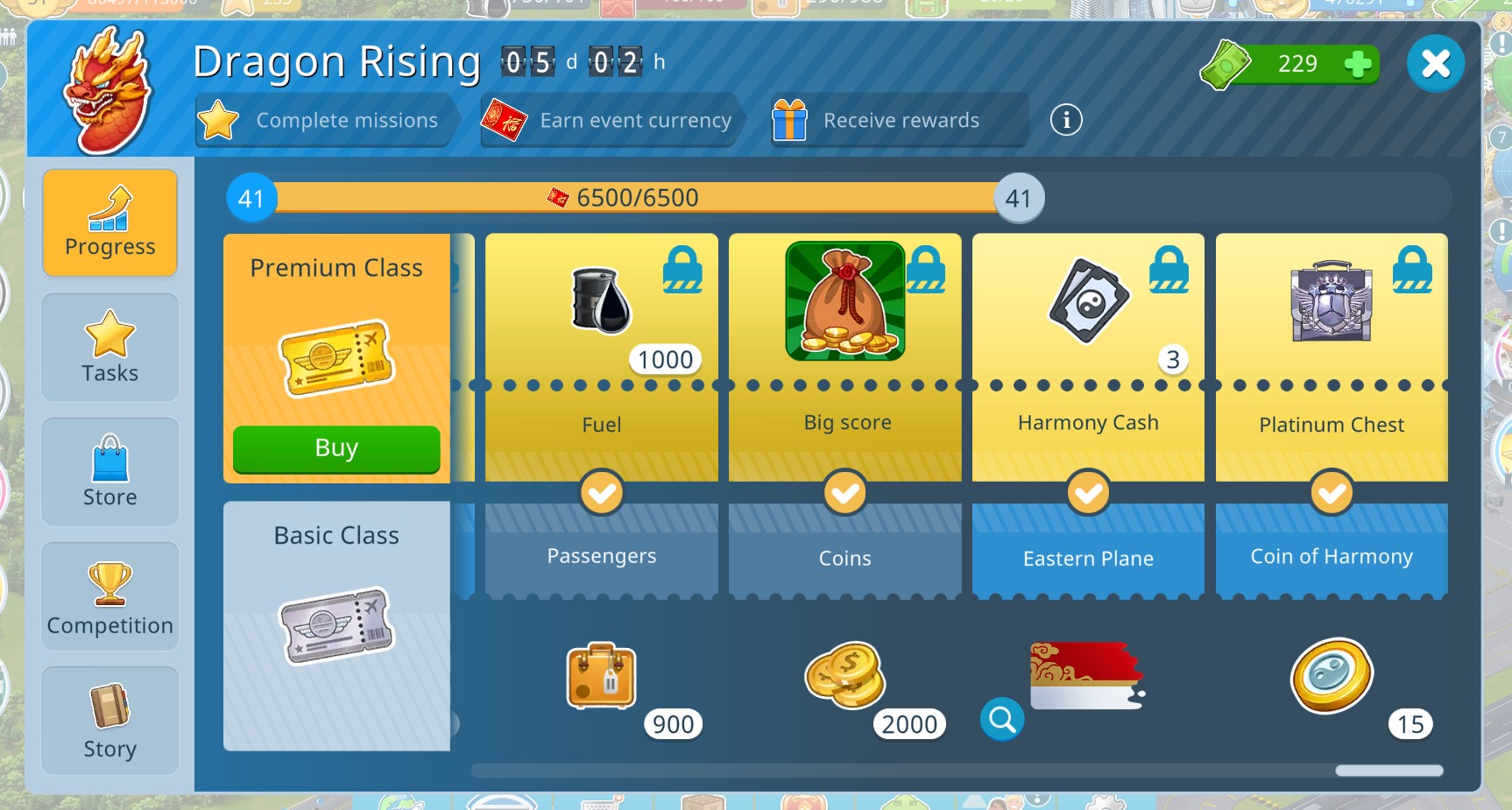Switch to the Progress tab
The image size is (1512, 810).
(x=110, y=223)
